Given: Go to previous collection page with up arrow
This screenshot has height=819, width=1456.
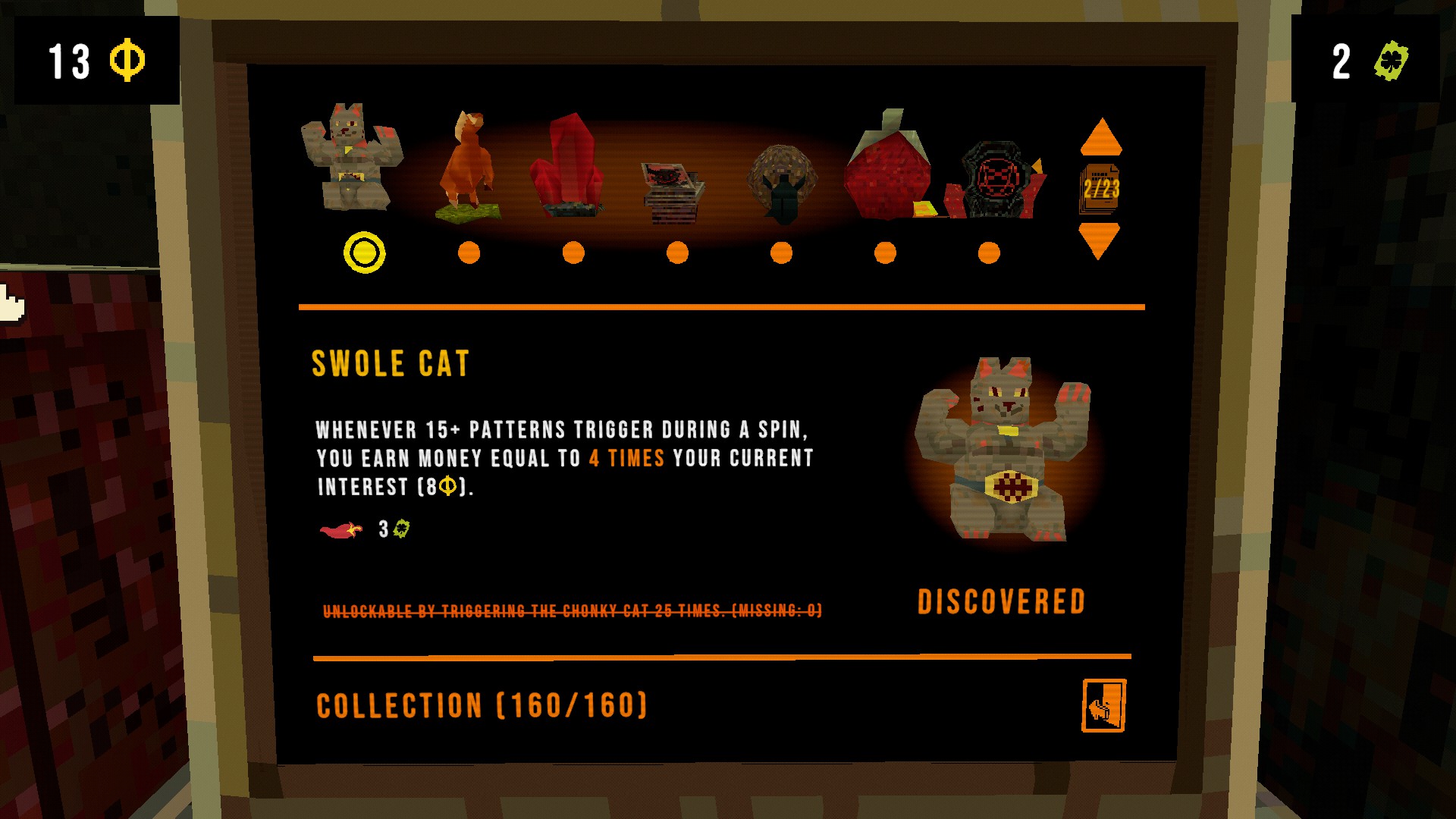Looking at the screenshot, I should click(x=1100, y=137).
